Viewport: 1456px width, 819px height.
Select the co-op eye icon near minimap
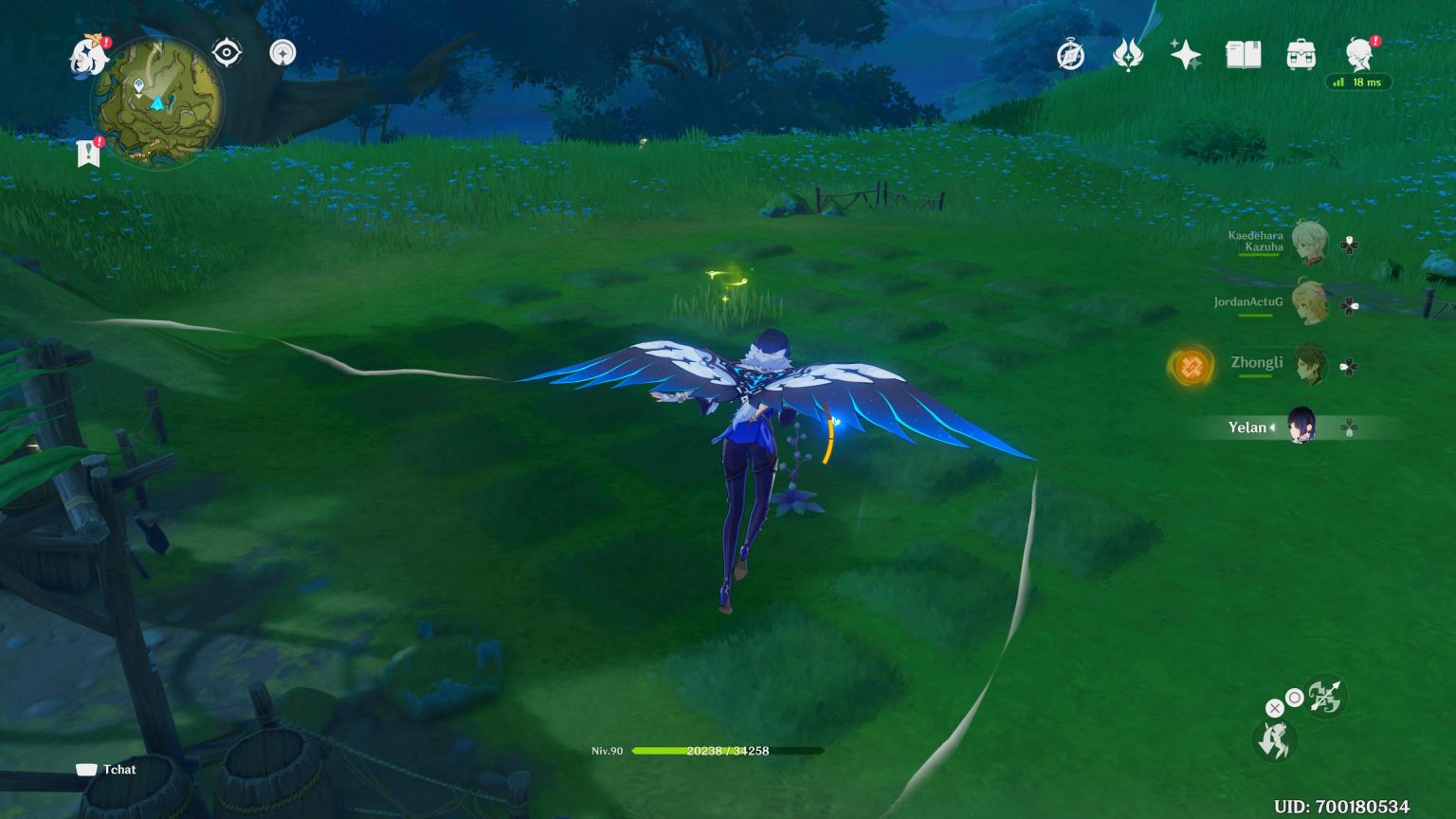(x=227, y=53)
